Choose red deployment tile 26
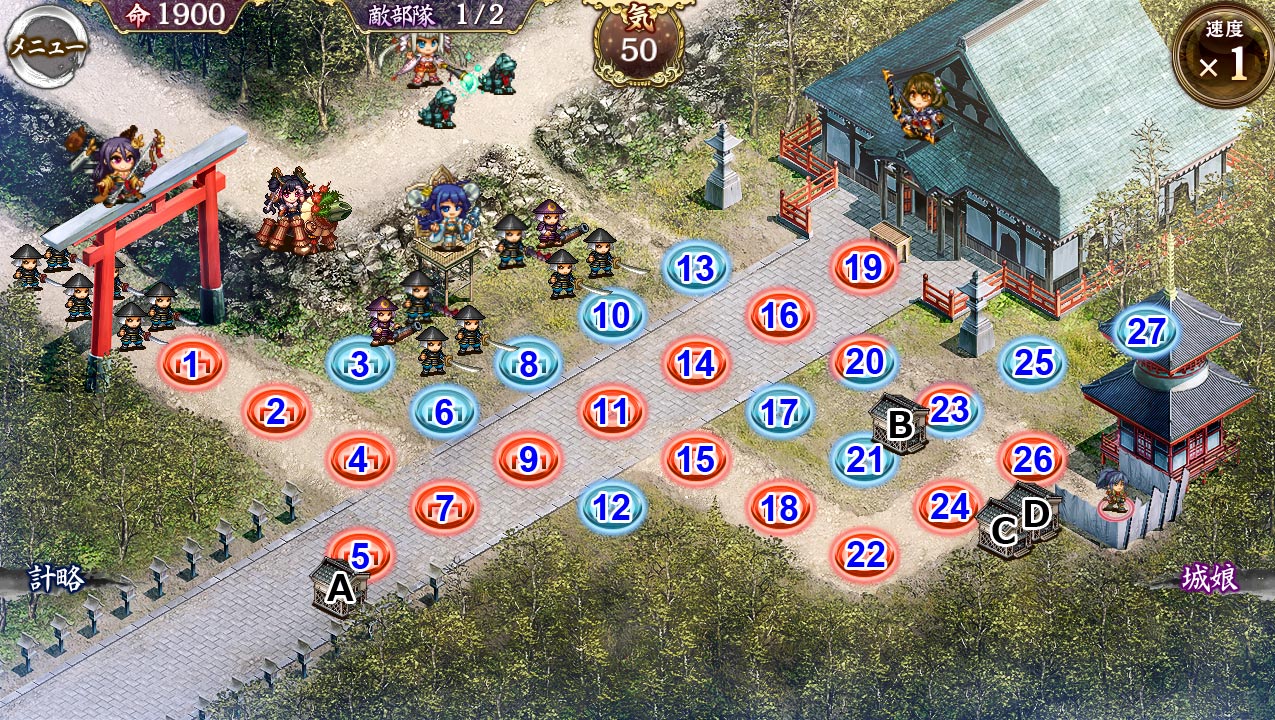 1033,459
